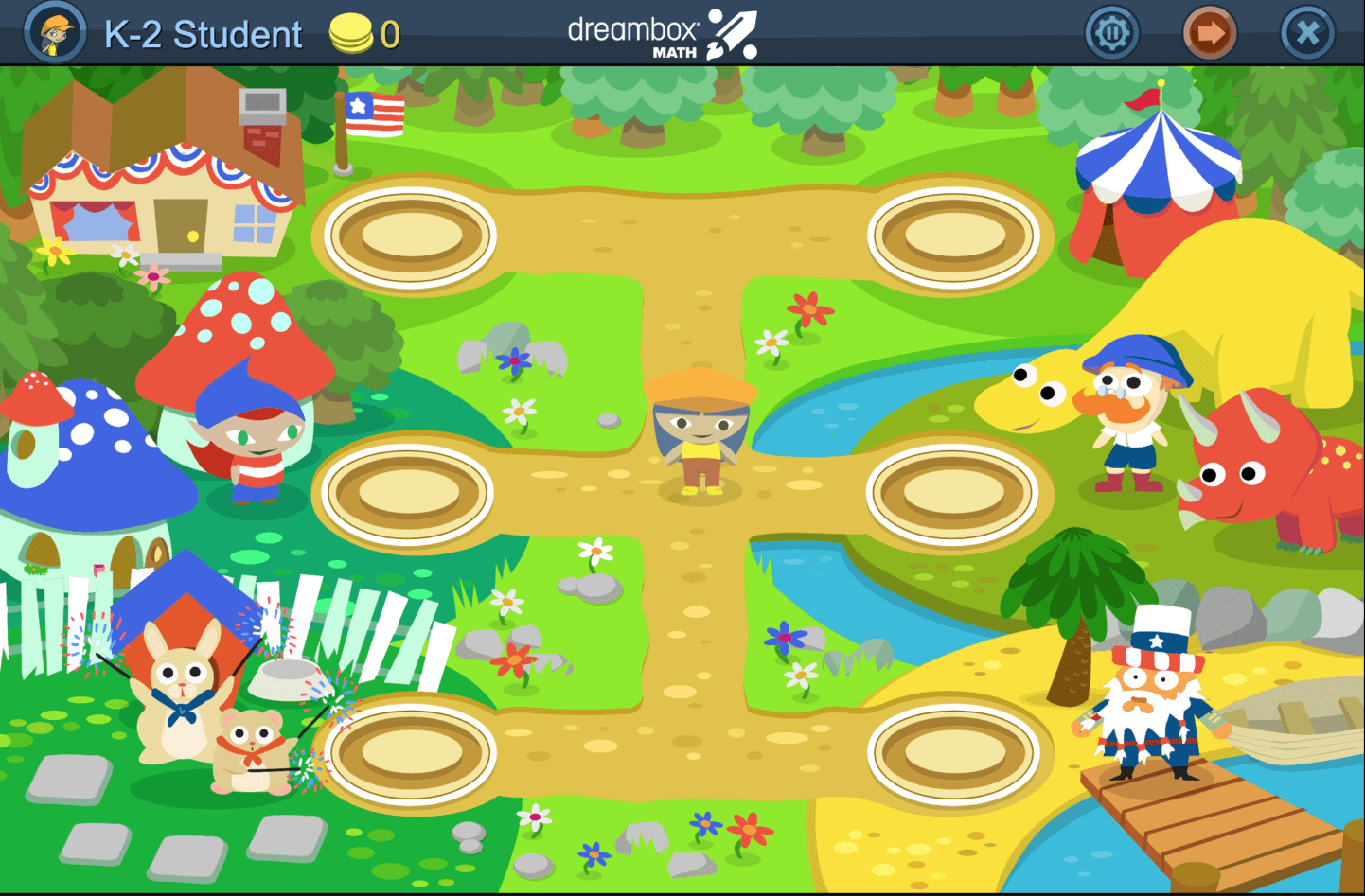Screen dimensions: 1365x896
Task: Open the student avatar profile icon
Action: [54, 32]
